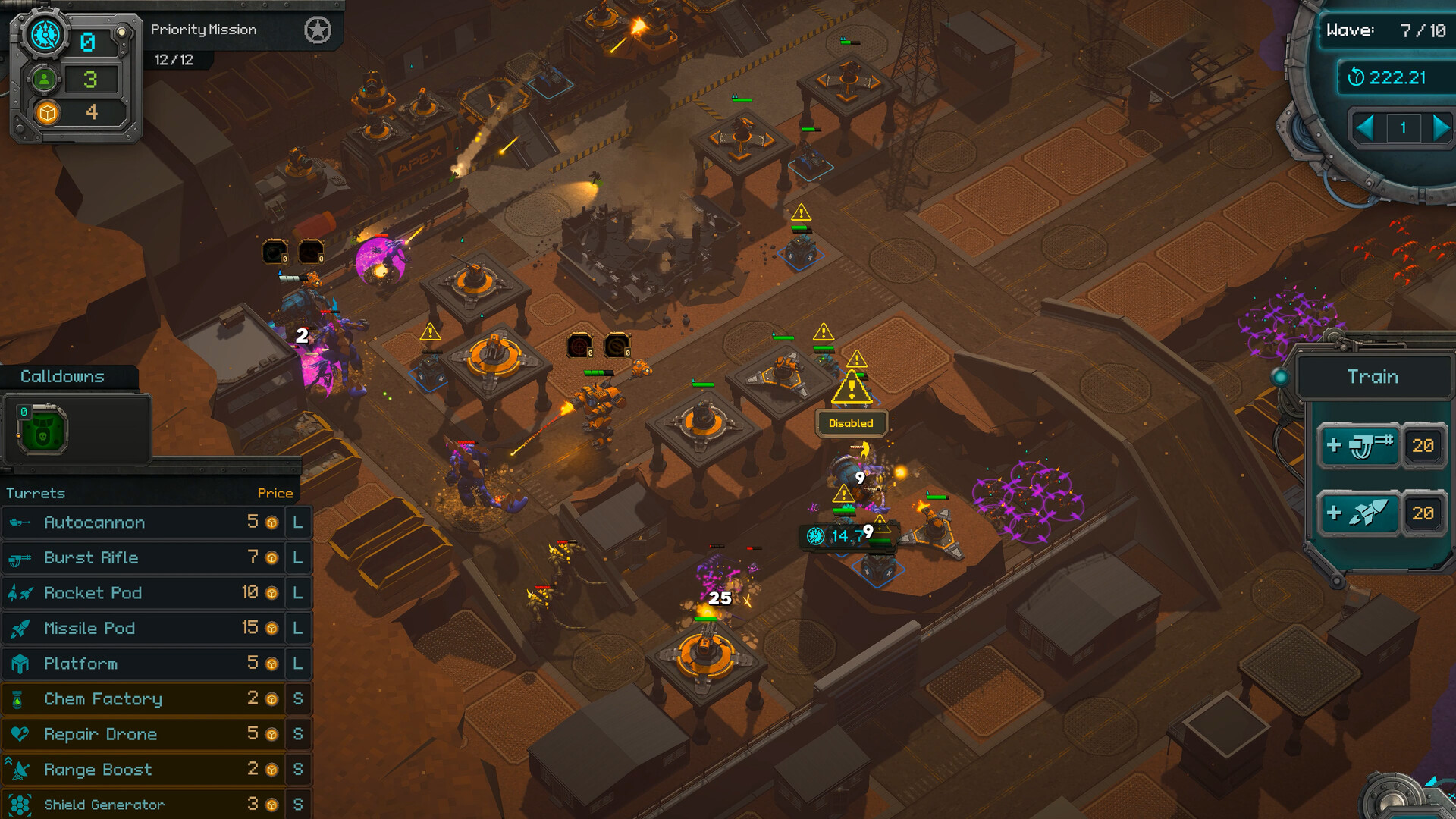
Task: Open the Turrets panel header
Action: [36, 492]
